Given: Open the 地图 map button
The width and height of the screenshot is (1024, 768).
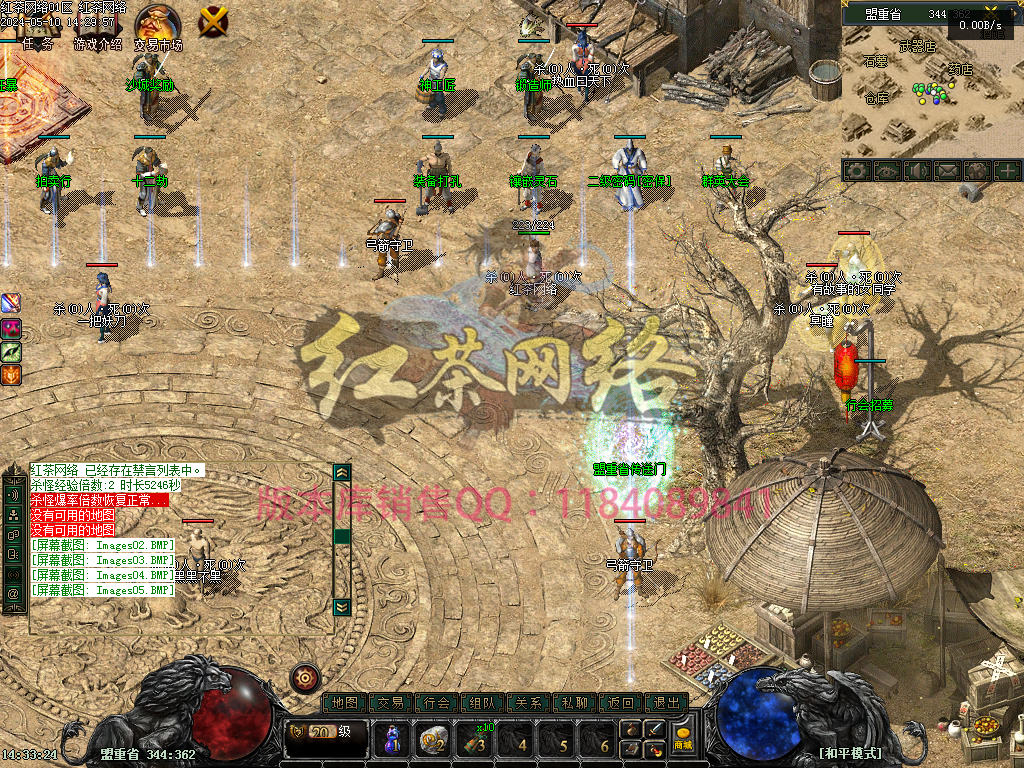Looking at the screenshot, I should [x=345, y=703].
